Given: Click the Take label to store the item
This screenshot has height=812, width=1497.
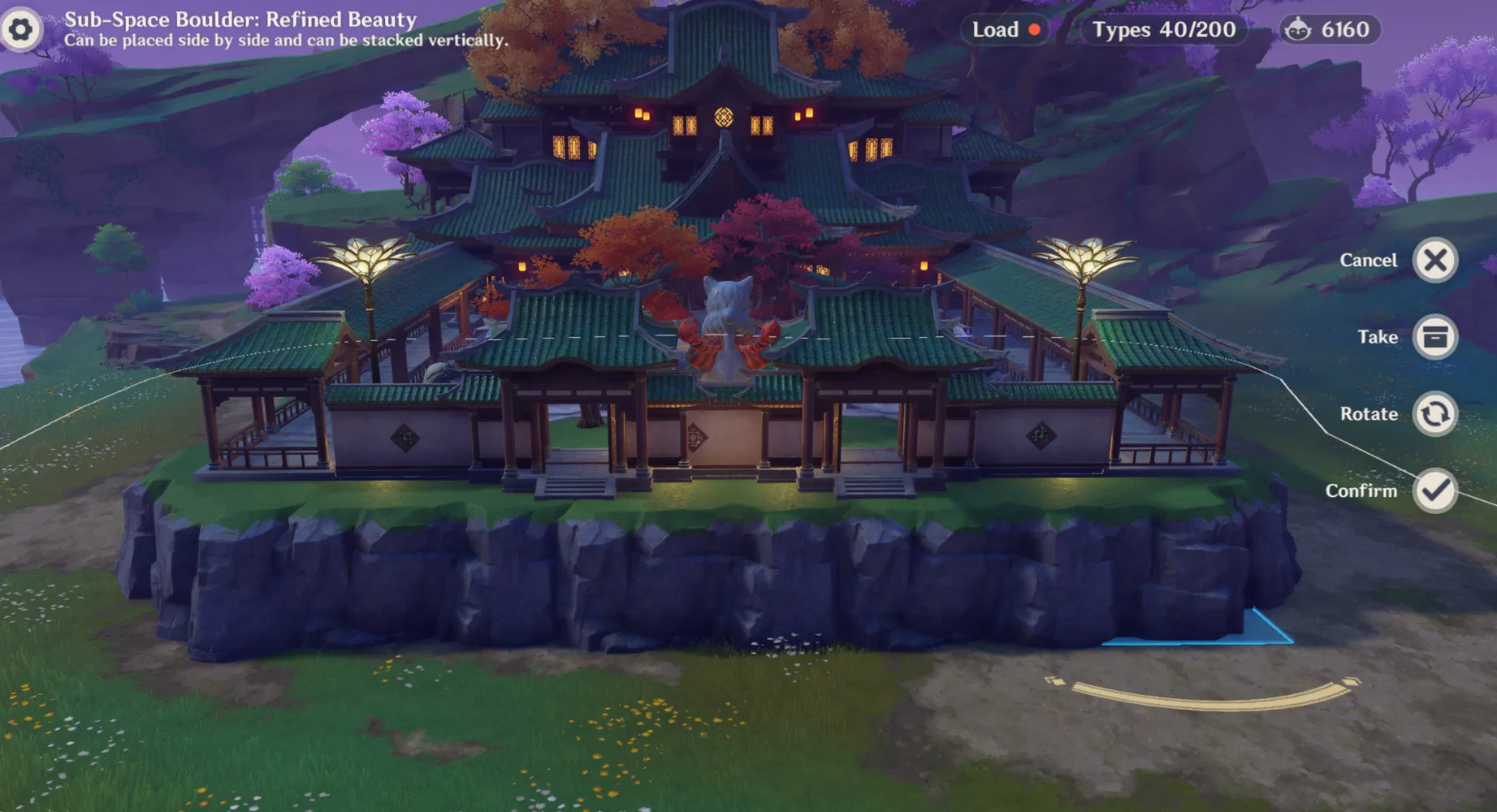Looking at the screenshot, I should click(1378, 337).
